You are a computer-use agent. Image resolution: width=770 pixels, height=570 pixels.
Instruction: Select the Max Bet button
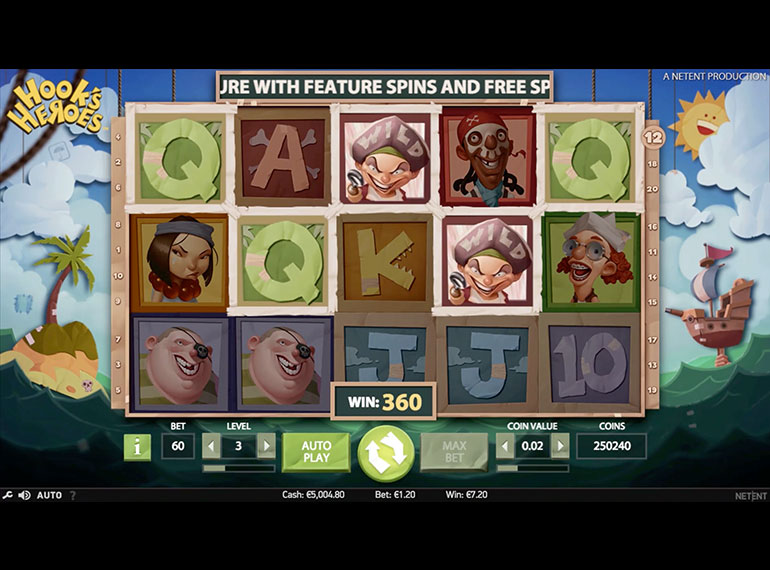pos(454,452)
